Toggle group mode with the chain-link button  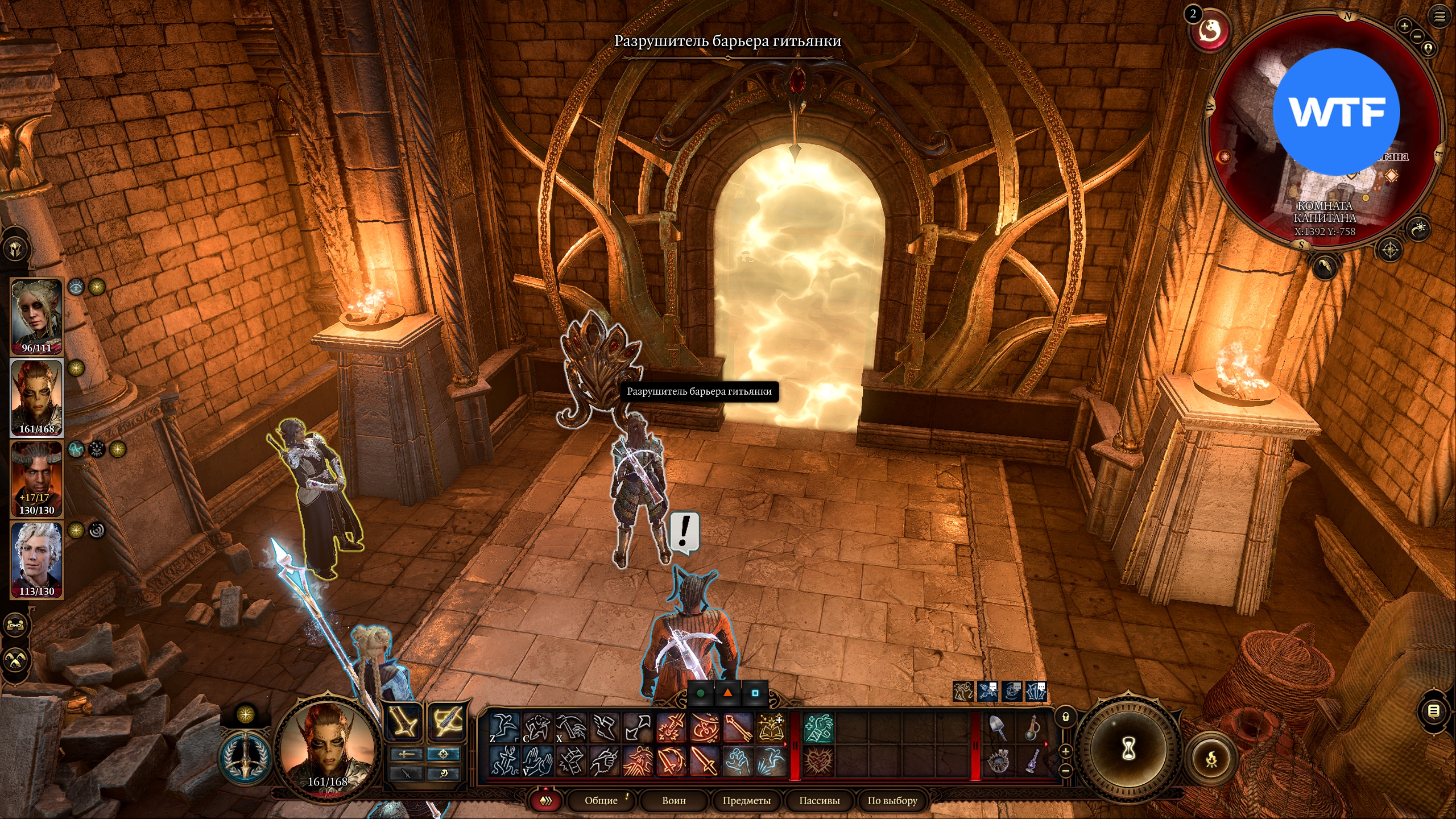click(16, 626)
